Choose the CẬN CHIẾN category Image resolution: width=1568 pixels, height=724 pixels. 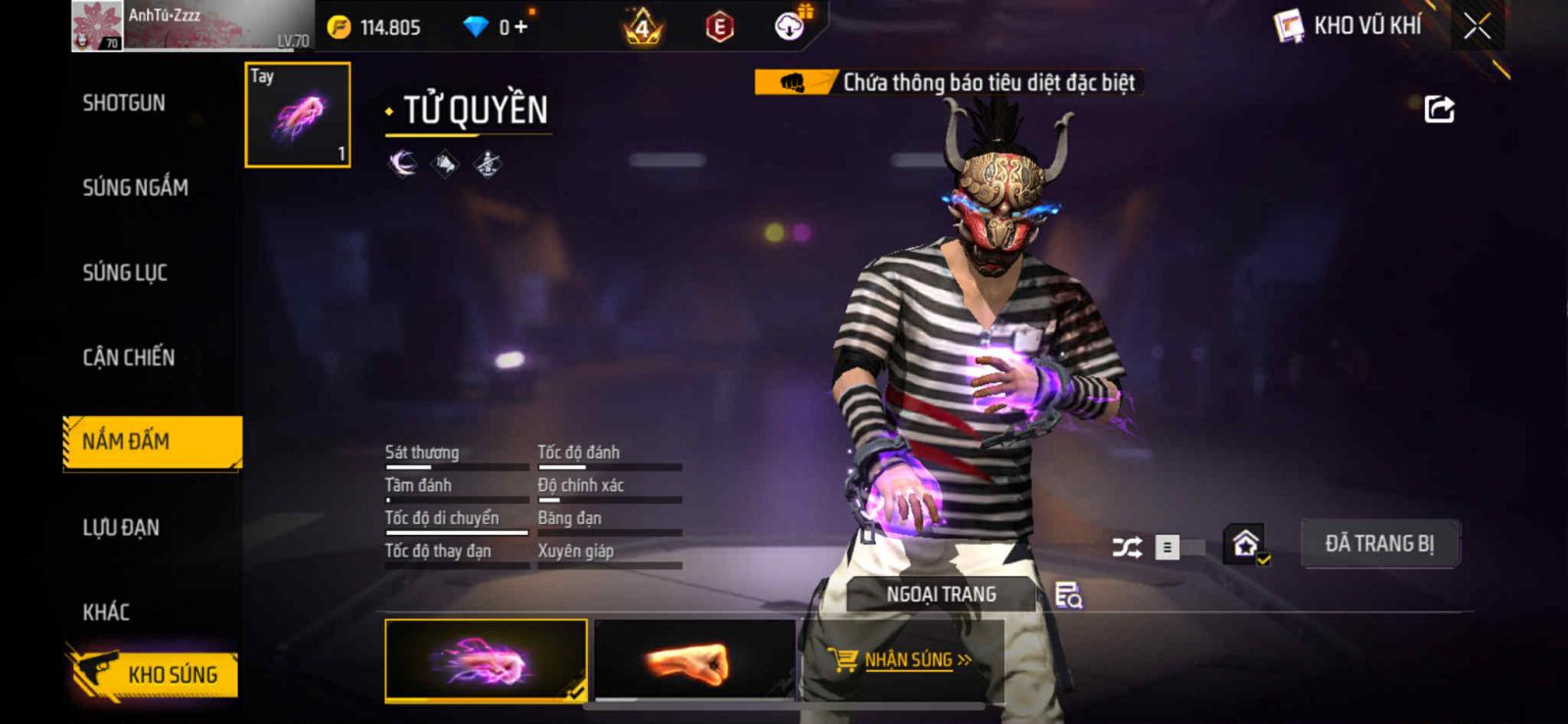tap(128, 358)
